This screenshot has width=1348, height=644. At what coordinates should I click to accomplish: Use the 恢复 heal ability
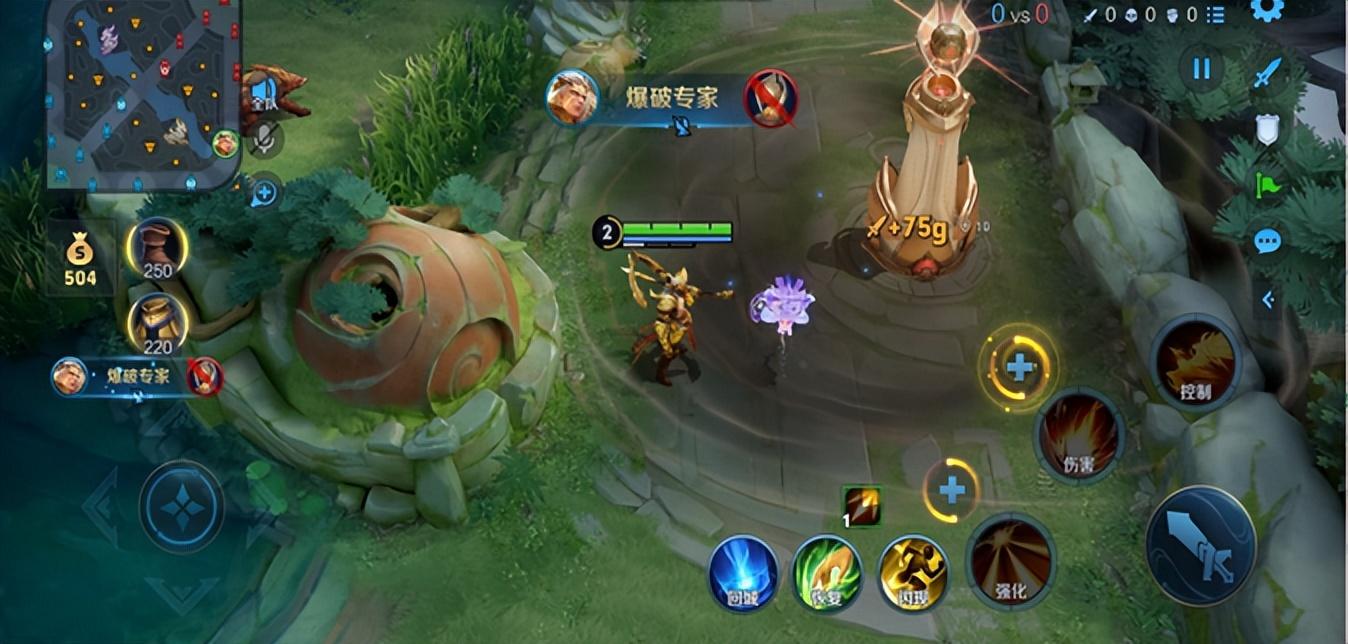[x=827, y=573]
